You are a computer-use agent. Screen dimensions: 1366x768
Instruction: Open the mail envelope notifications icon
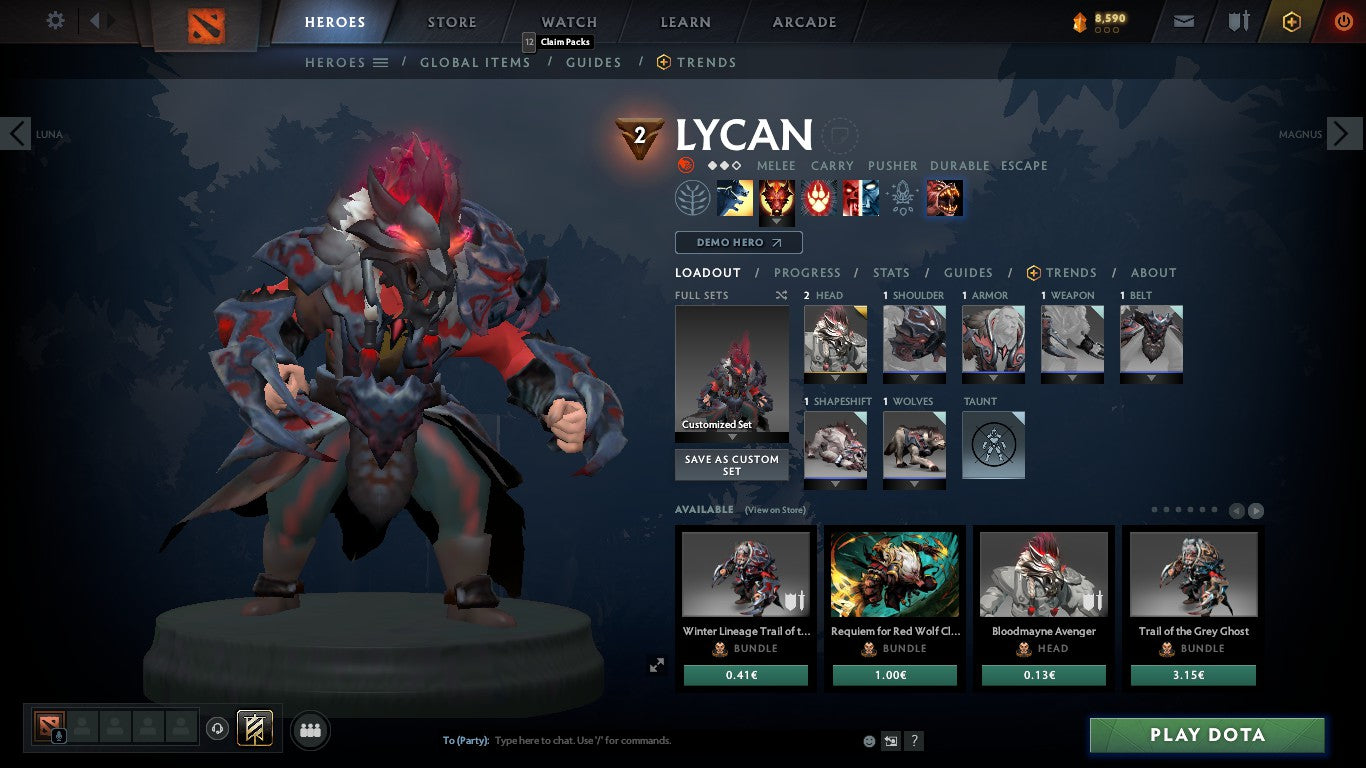[1183, 20]
